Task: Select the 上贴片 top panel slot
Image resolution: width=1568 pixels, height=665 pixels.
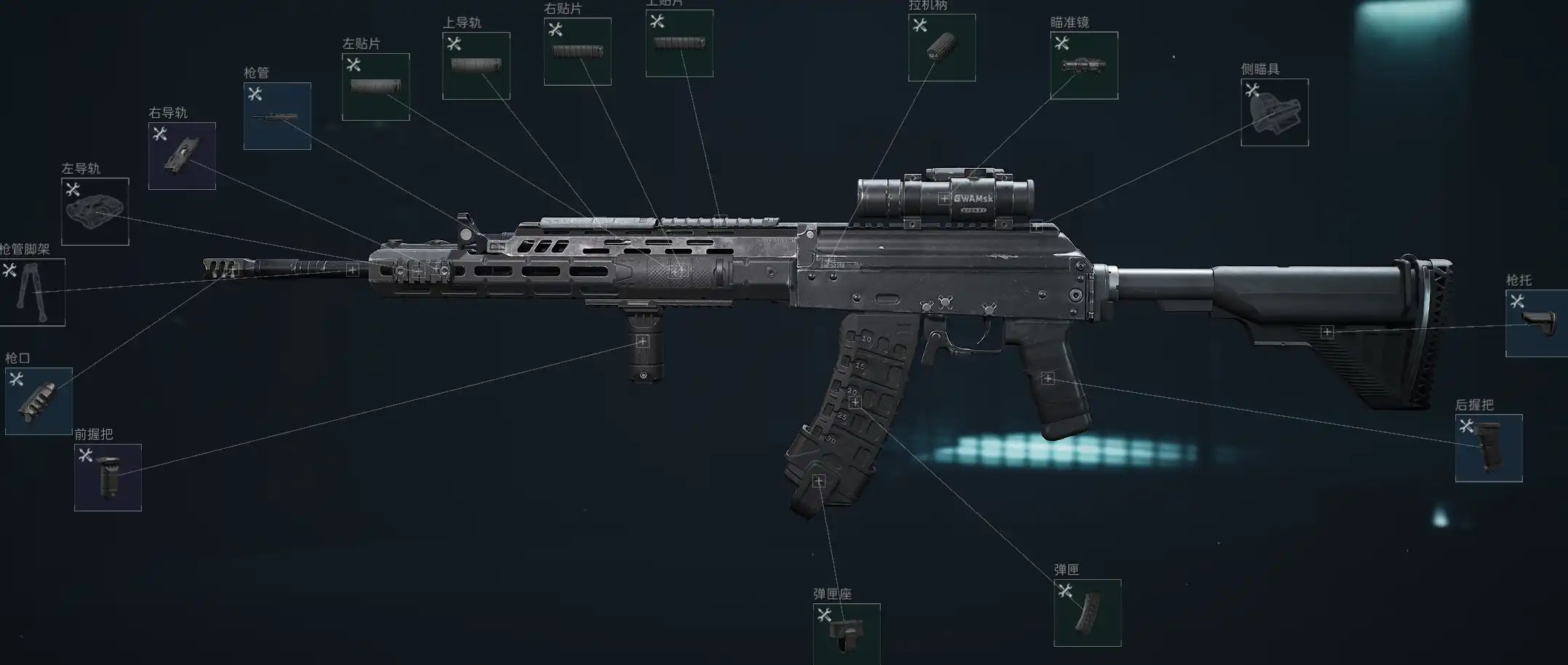Action: (x=679, y=44)
